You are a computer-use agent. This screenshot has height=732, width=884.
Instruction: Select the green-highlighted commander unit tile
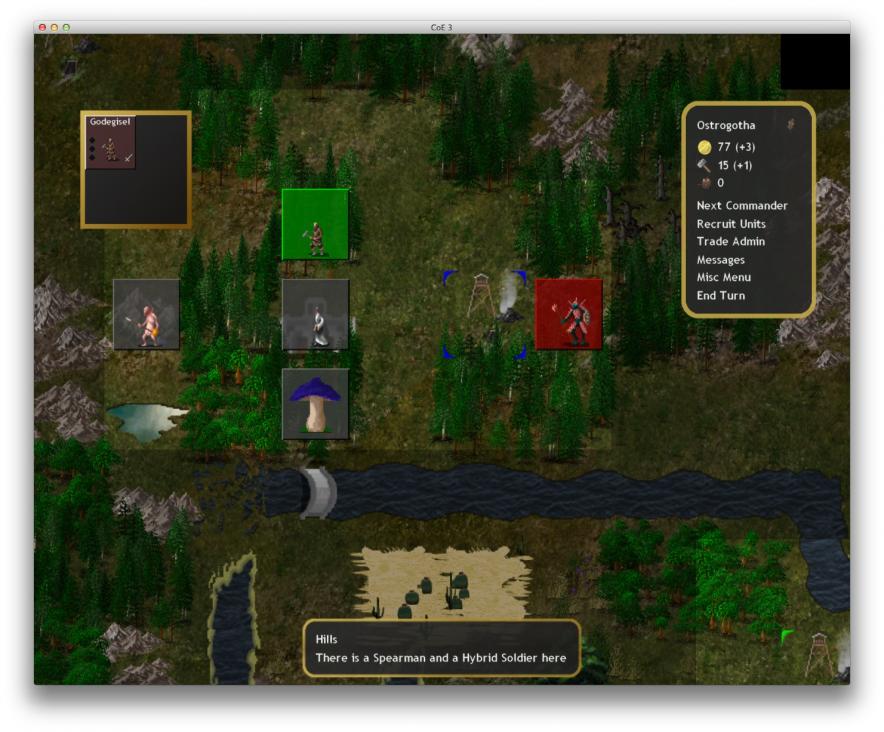point(315,223)
